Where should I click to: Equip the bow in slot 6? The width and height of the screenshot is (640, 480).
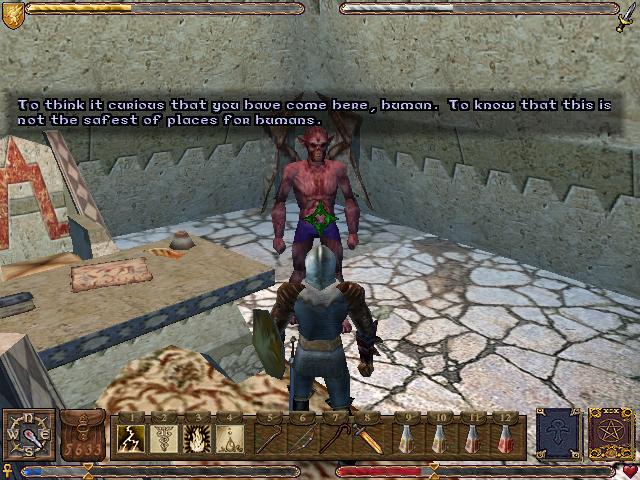pyautogui.click(x=303, y=437)
